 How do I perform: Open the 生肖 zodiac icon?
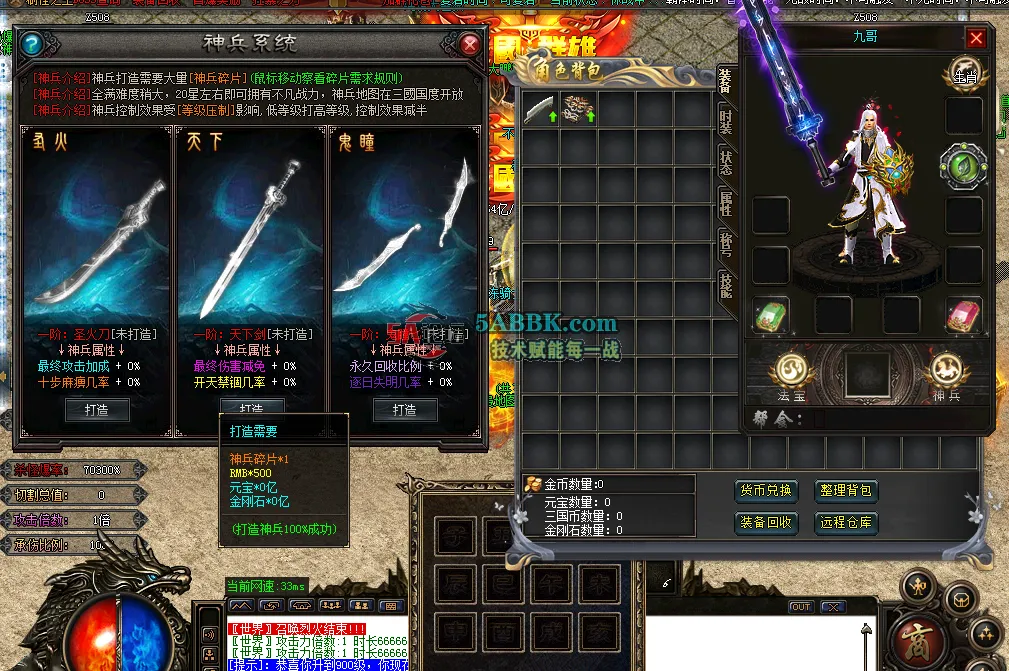(x=965, y=72)
